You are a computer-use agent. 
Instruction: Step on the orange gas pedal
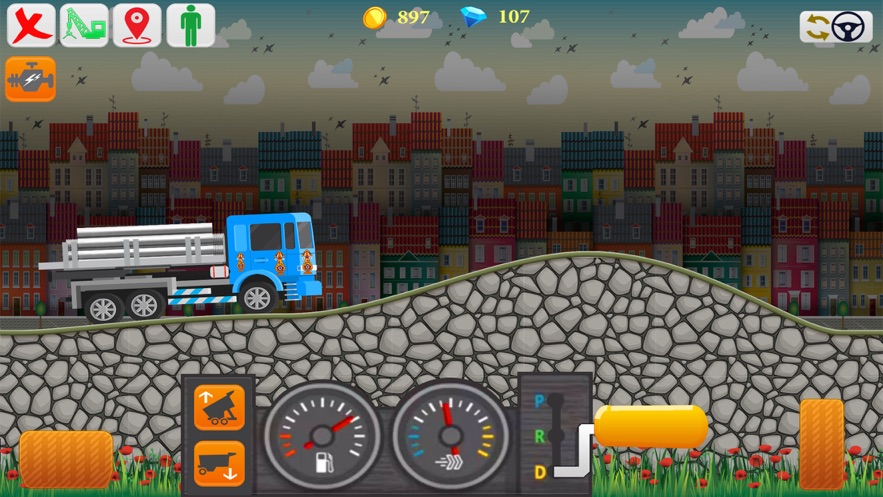pyautogui.click(x=821, y=444)
